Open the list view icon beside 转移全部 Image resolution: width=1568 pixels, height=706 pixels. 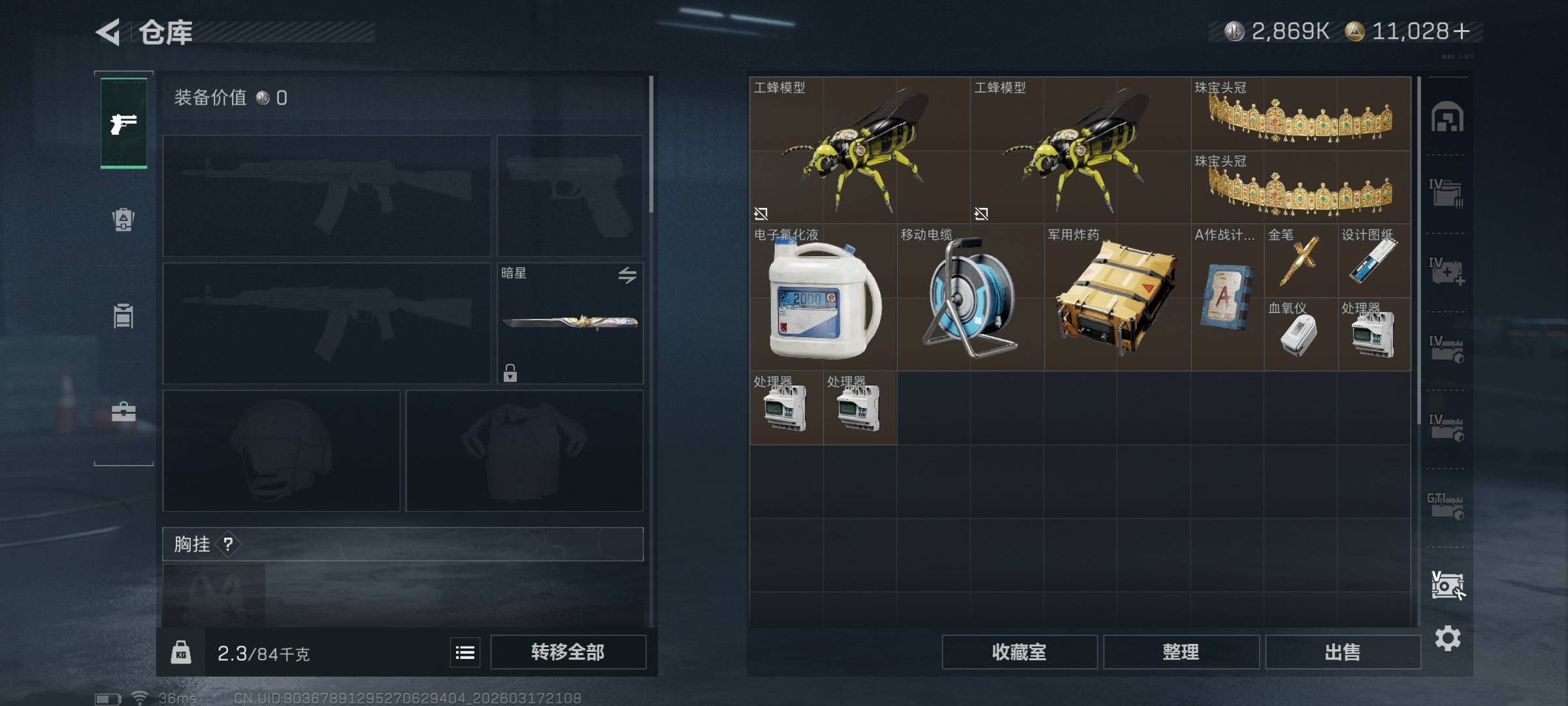pos(465,652)
